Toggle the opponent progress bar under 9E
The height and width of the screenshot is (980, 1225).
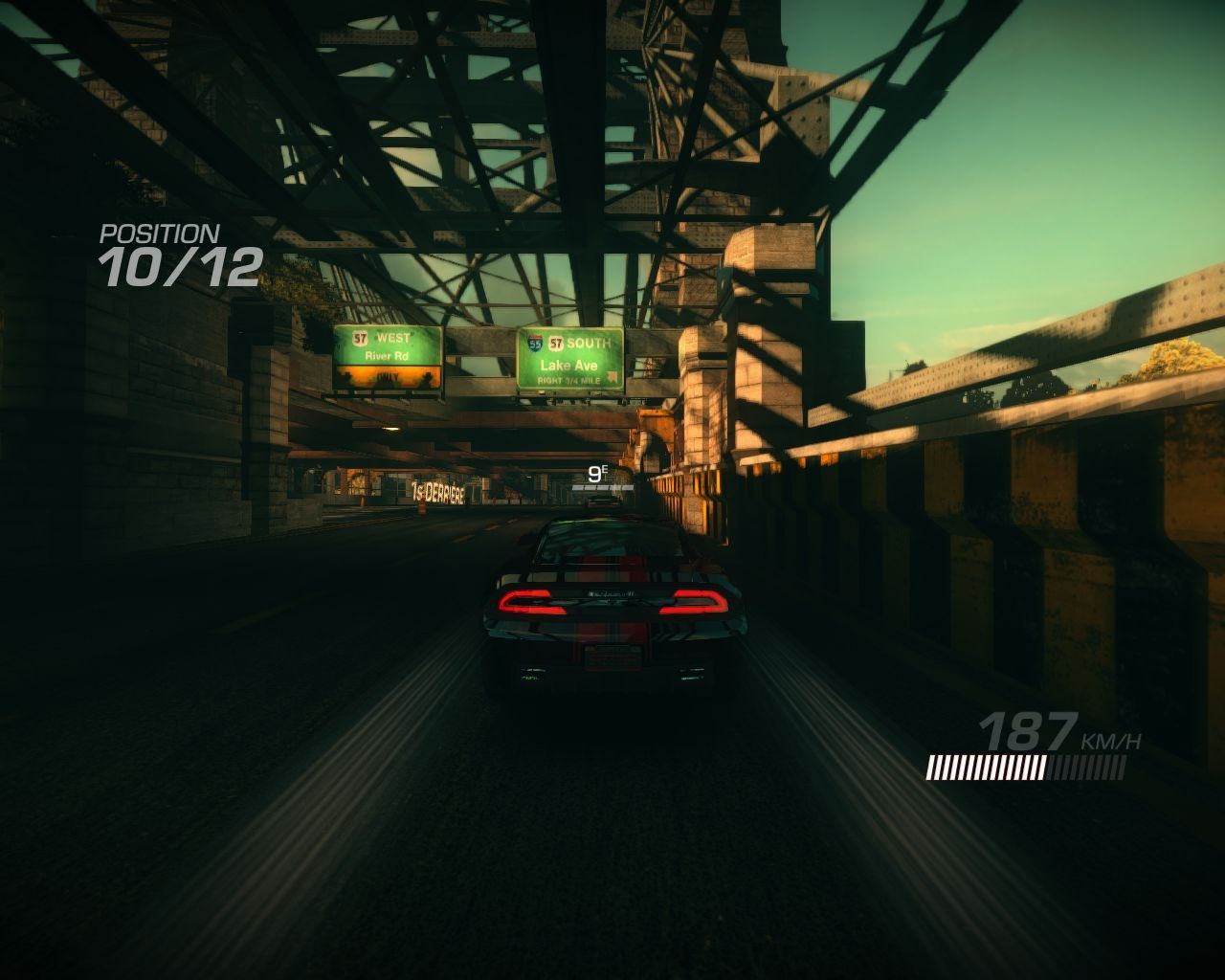(x=603, y=486)
